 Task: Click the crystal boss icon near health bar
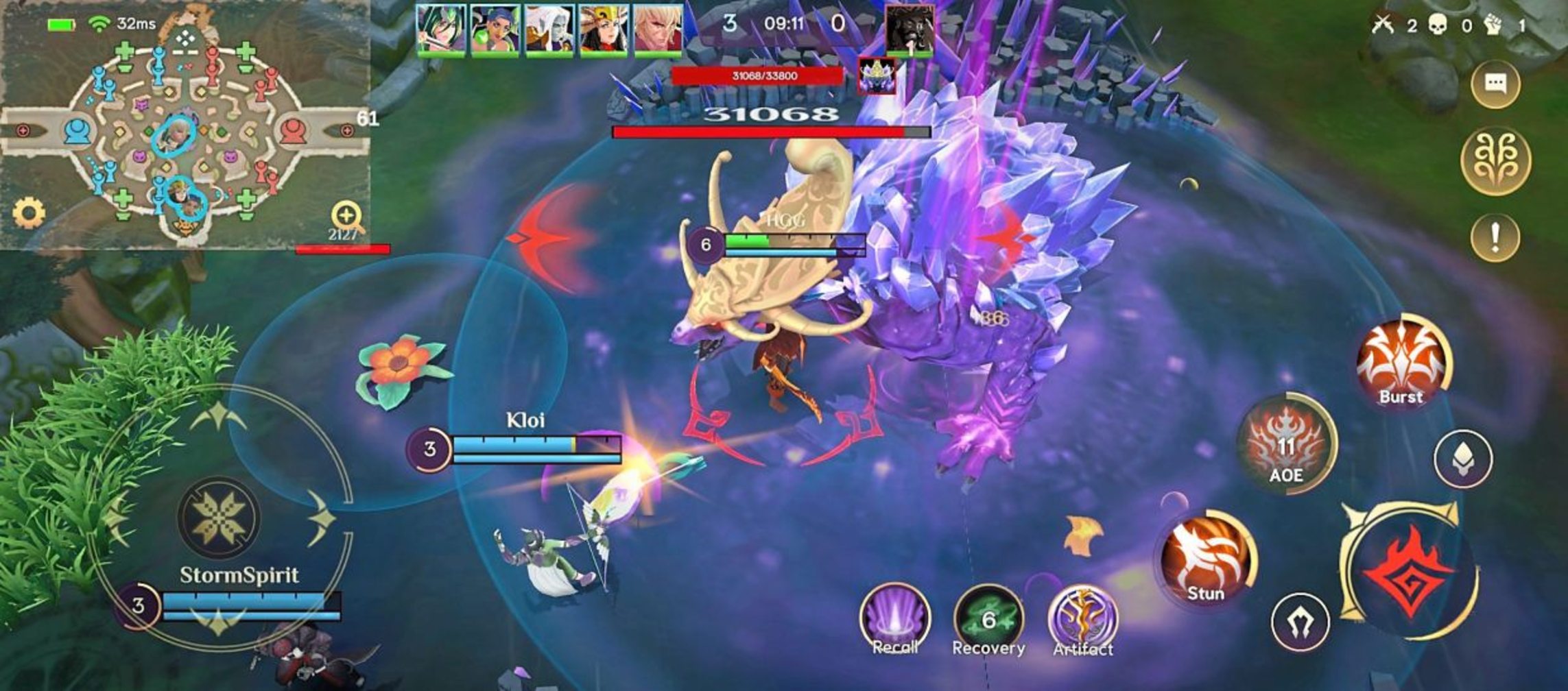click(x=877, y=75)
